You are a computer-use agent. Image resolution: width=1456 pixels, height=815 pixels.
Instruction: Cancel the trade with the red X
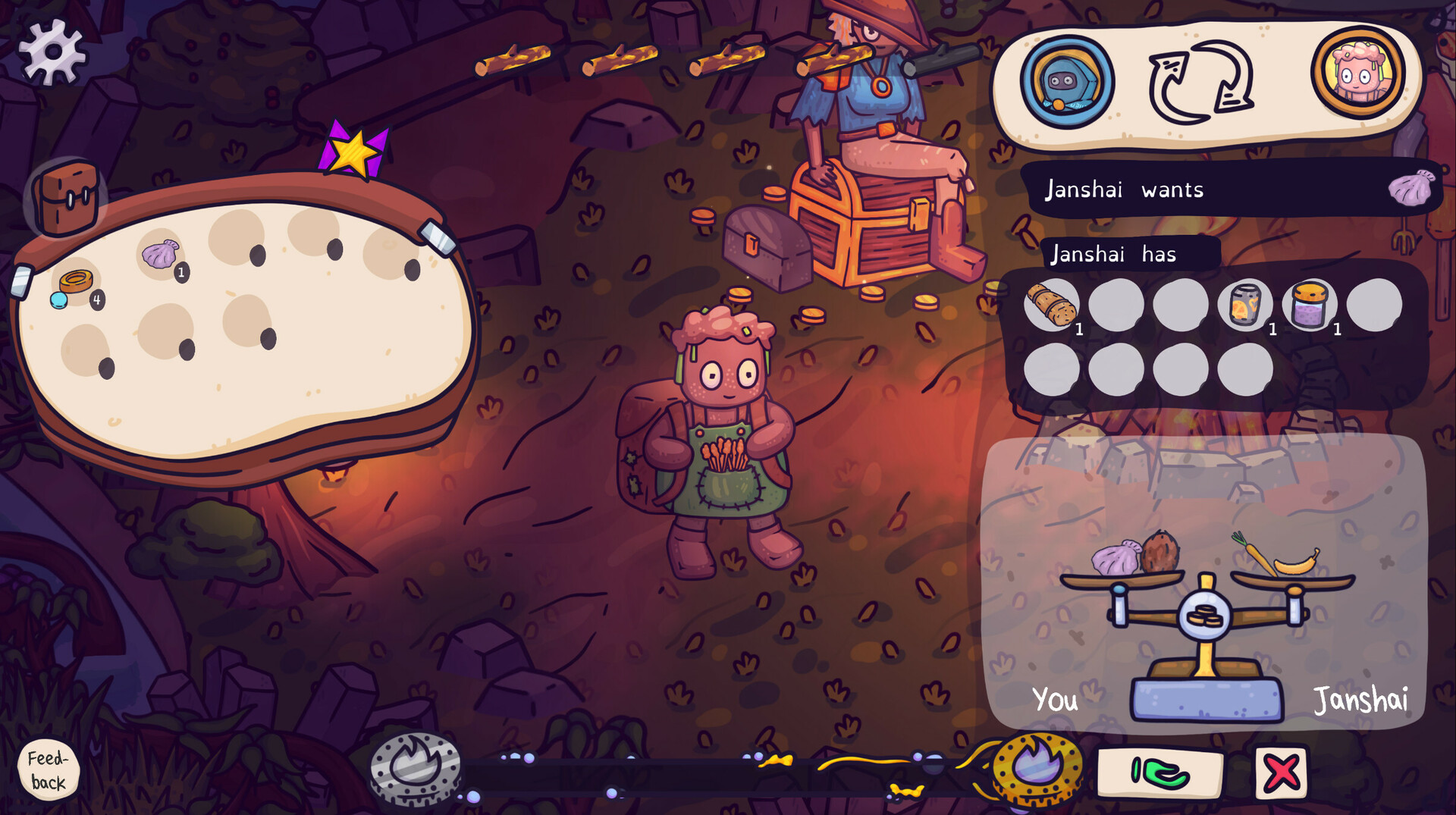point(1282,773)
